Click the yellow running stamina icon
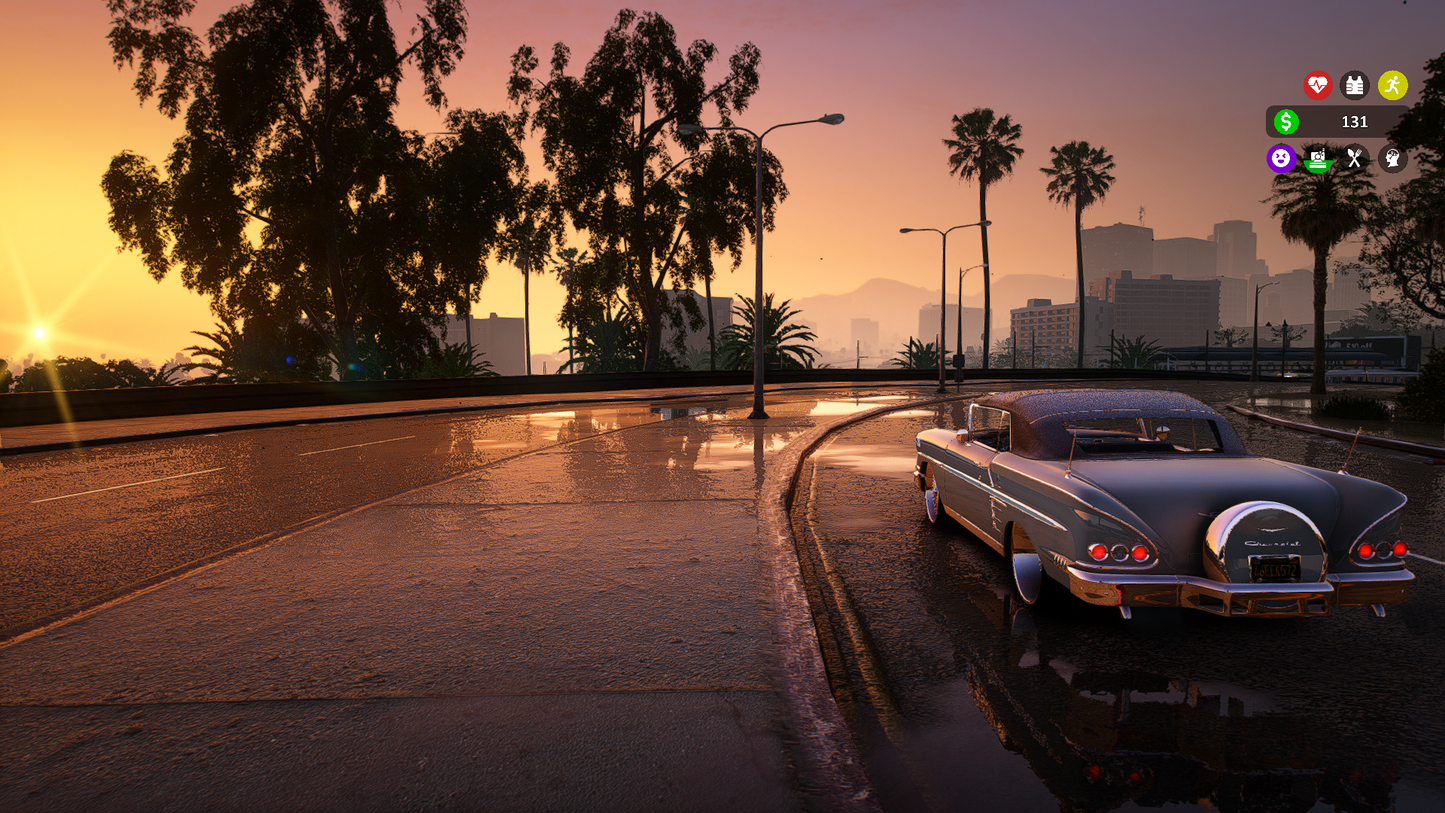The image size is (1445, 813). coord(1392,85)
